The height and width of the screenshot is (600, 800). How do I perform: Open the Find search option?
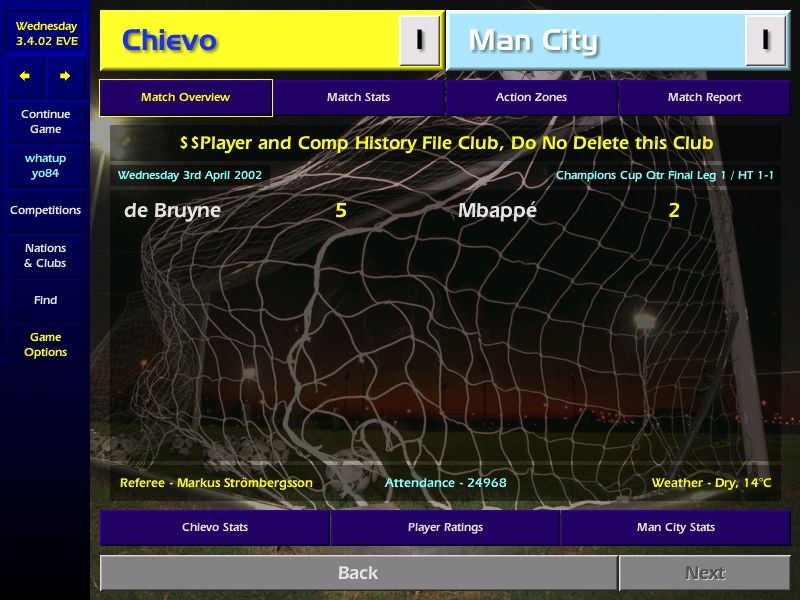coord(45,300)
